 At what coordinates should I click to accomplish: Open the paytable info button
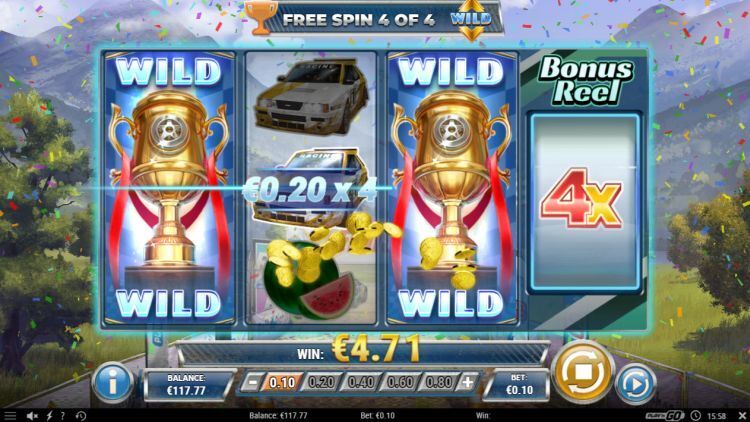[x=113, y=381]
